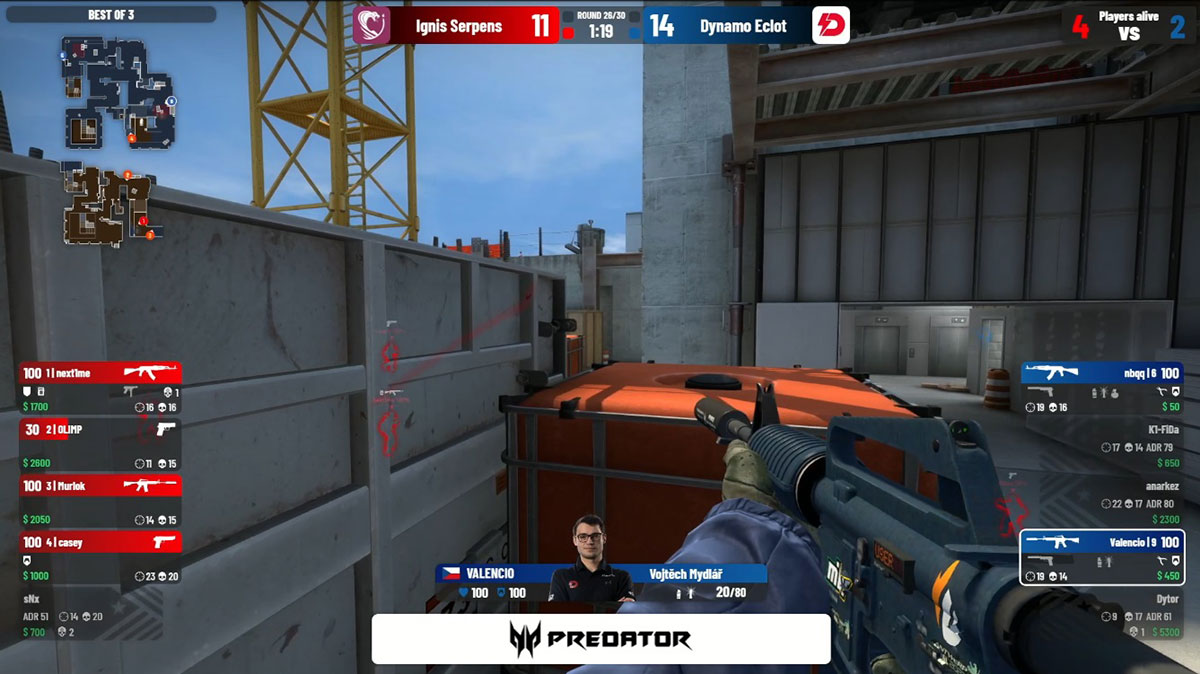The width and height of the screenshot is (1200, 674).
Task: Click the Dynamo Eclot team logo
Action: (831, 25)
